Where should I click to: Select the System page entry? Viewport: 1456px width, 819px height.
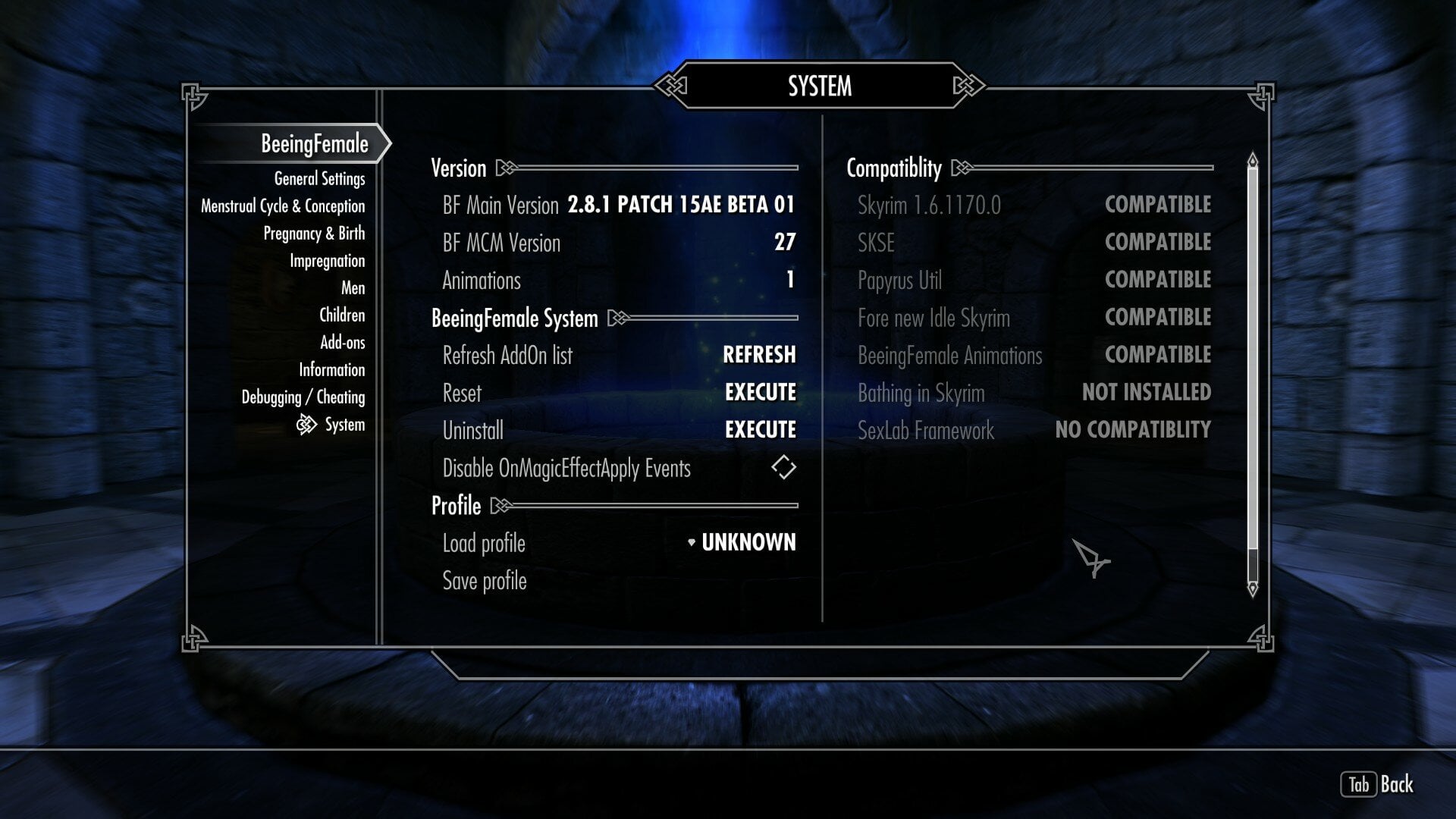344,425
